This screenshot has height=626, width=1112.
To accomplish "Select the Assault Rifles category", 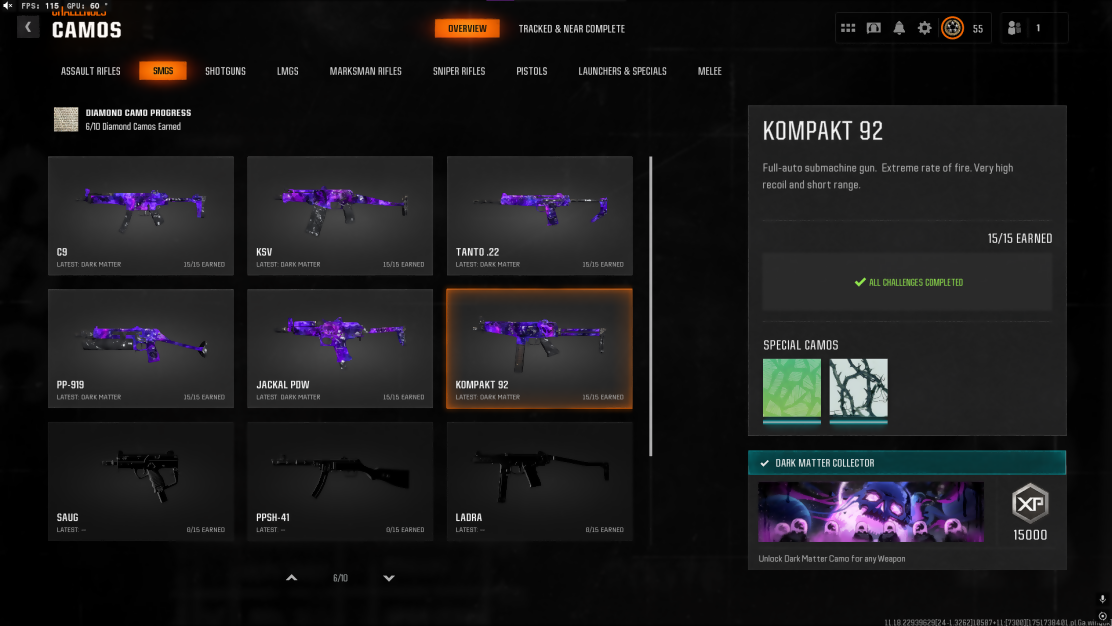I will tap(91, 71).
